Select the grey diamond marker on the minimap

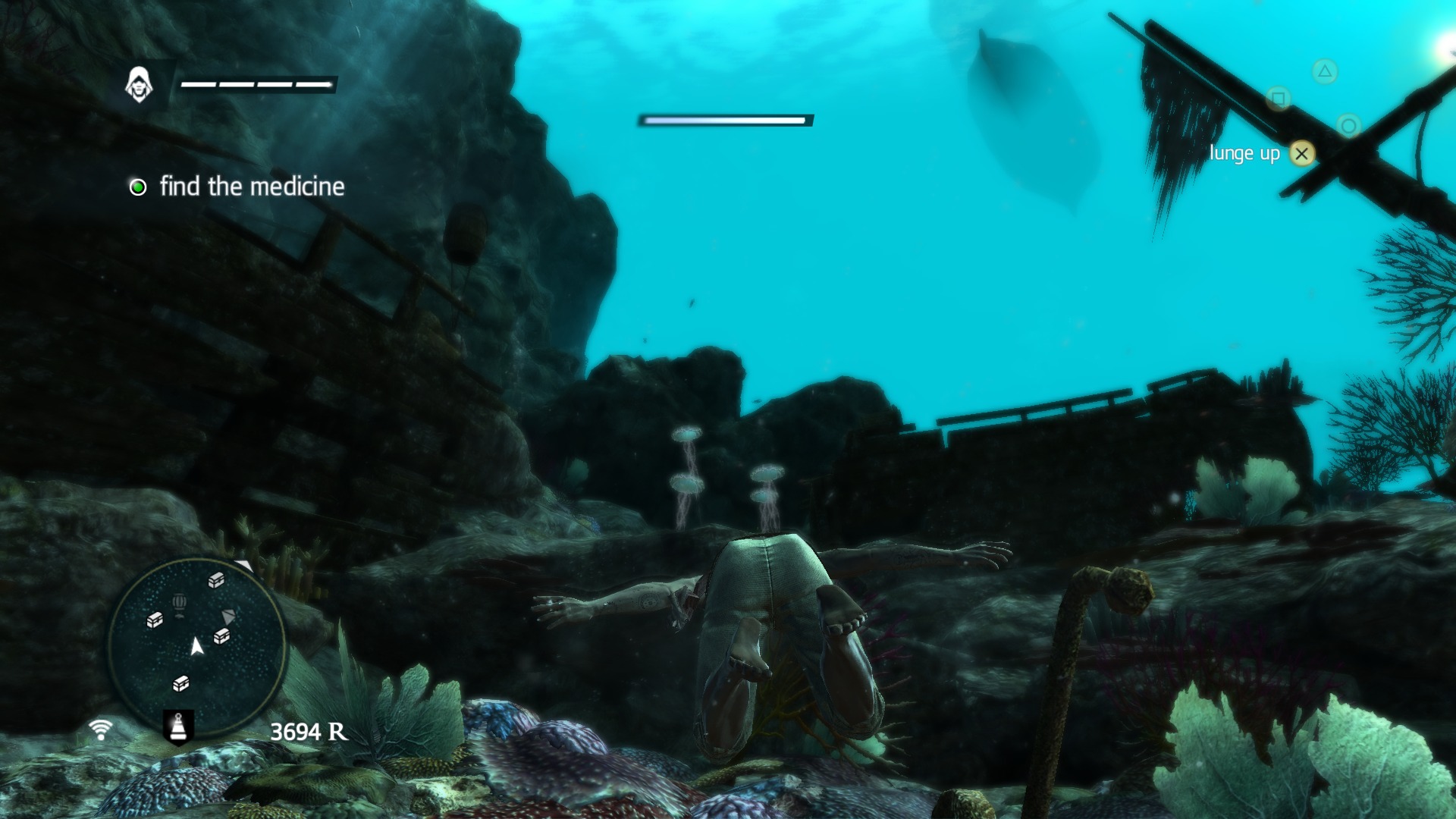pos(228,616)
